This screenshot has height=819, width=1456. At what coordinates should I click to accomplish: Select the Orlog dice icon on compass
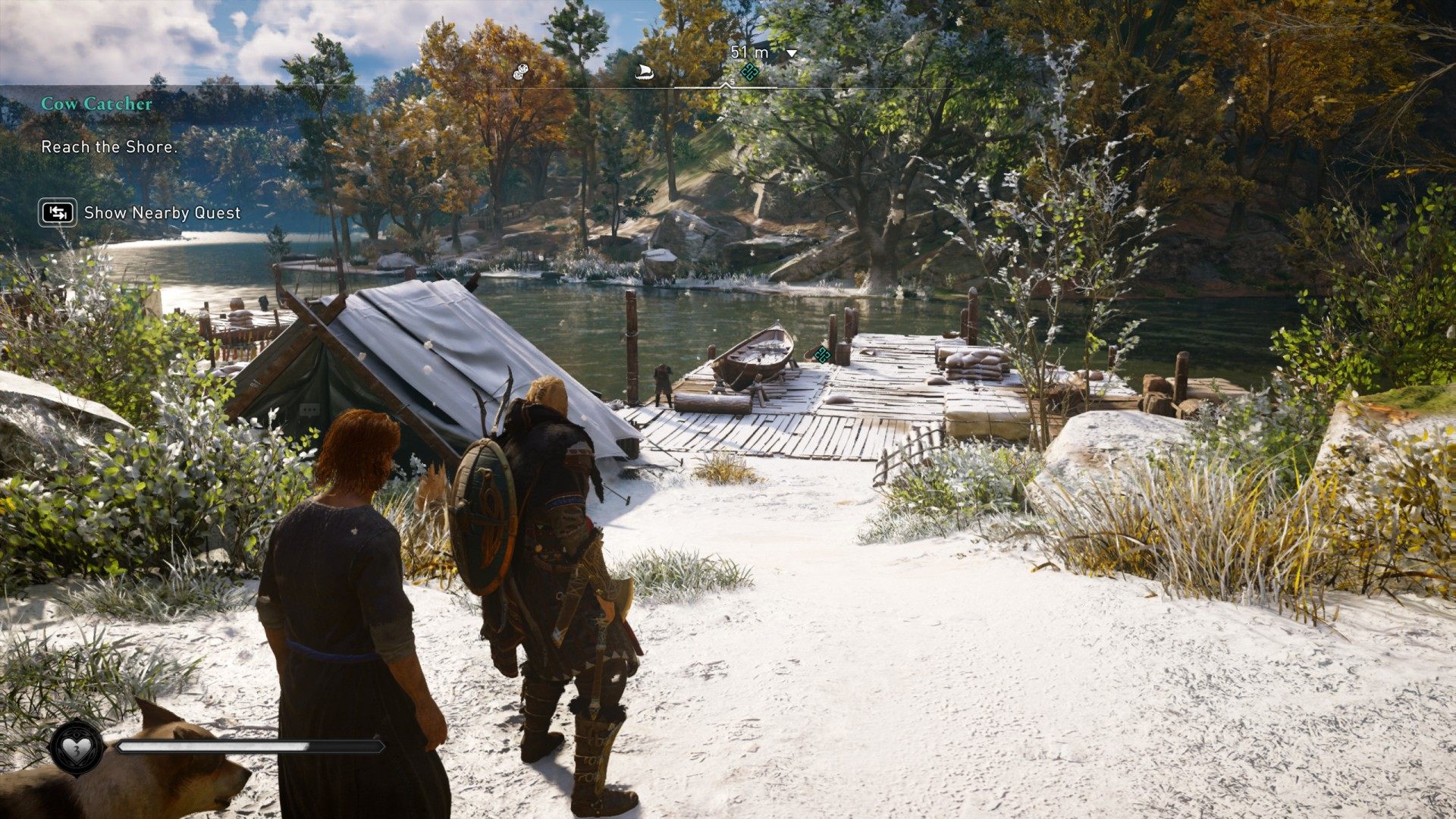tap(520, 72)
